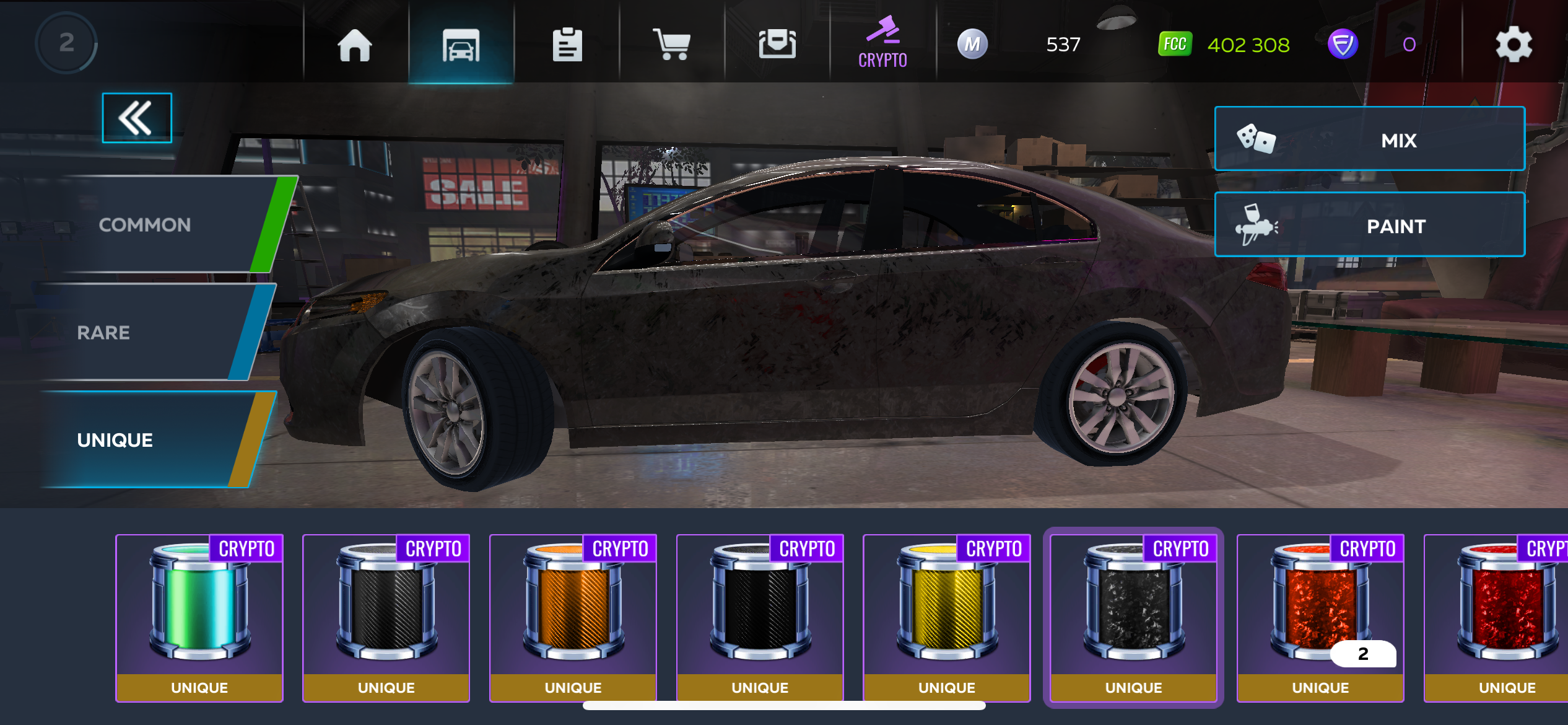Tap the purple shield currency icon
This screenshot has width=1568, height=725.
[1343, 45]
